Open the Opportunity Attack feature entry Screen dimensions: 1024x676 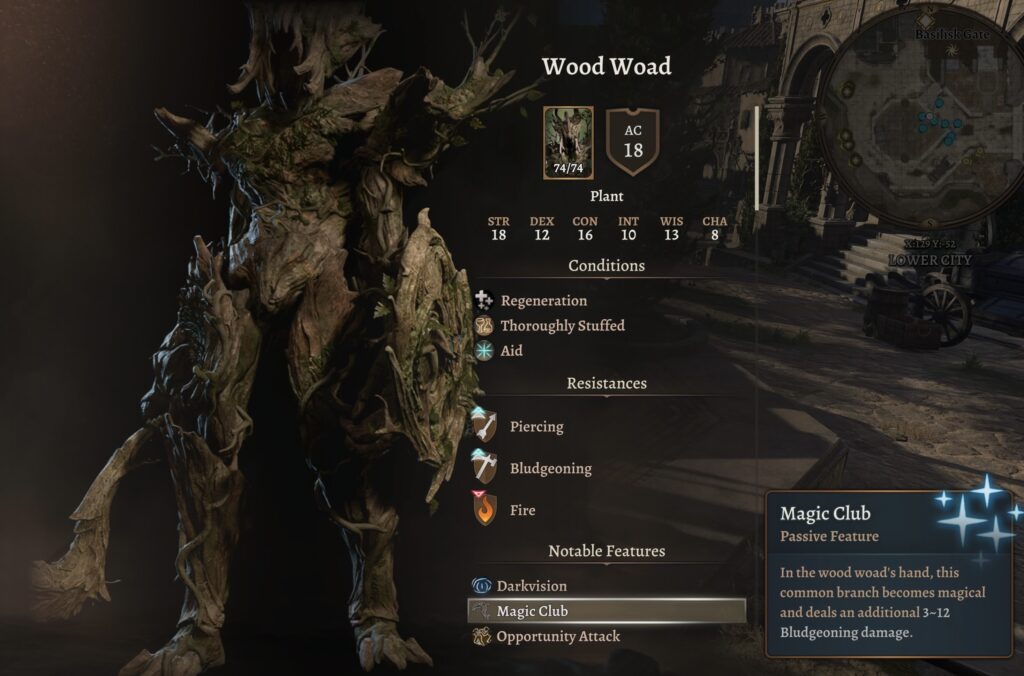(558, 636)
